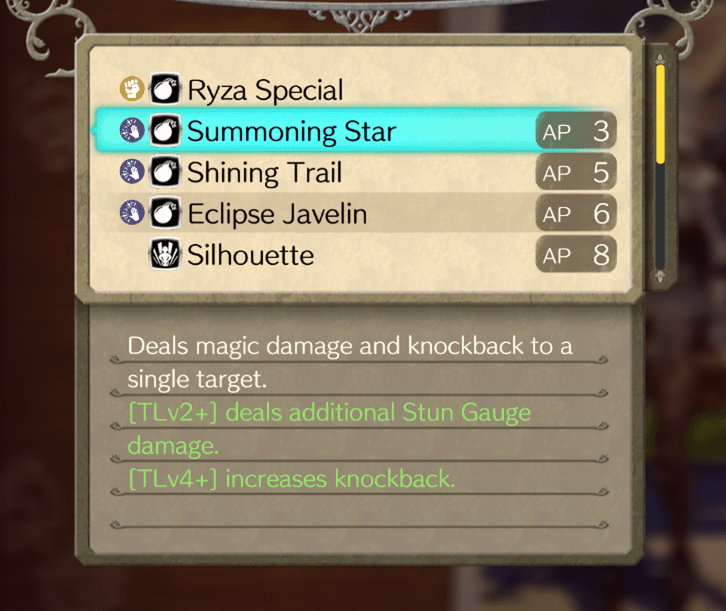Pick the Eclipse Javelin skill
726x611 pixels.
tap(277, 214)
